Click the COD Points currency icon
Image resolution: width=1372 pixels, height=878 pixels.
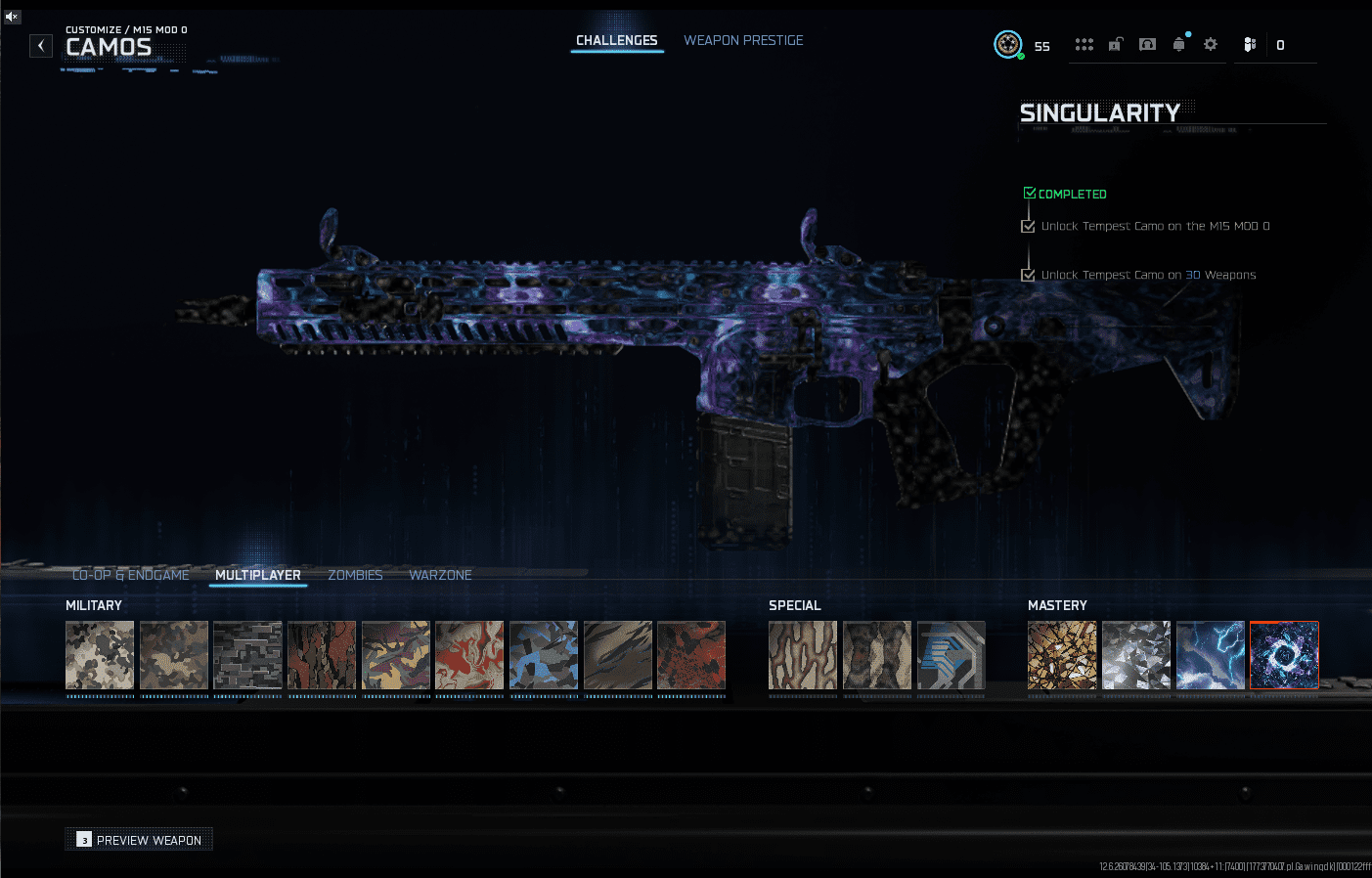click(x=1250, y=44)
